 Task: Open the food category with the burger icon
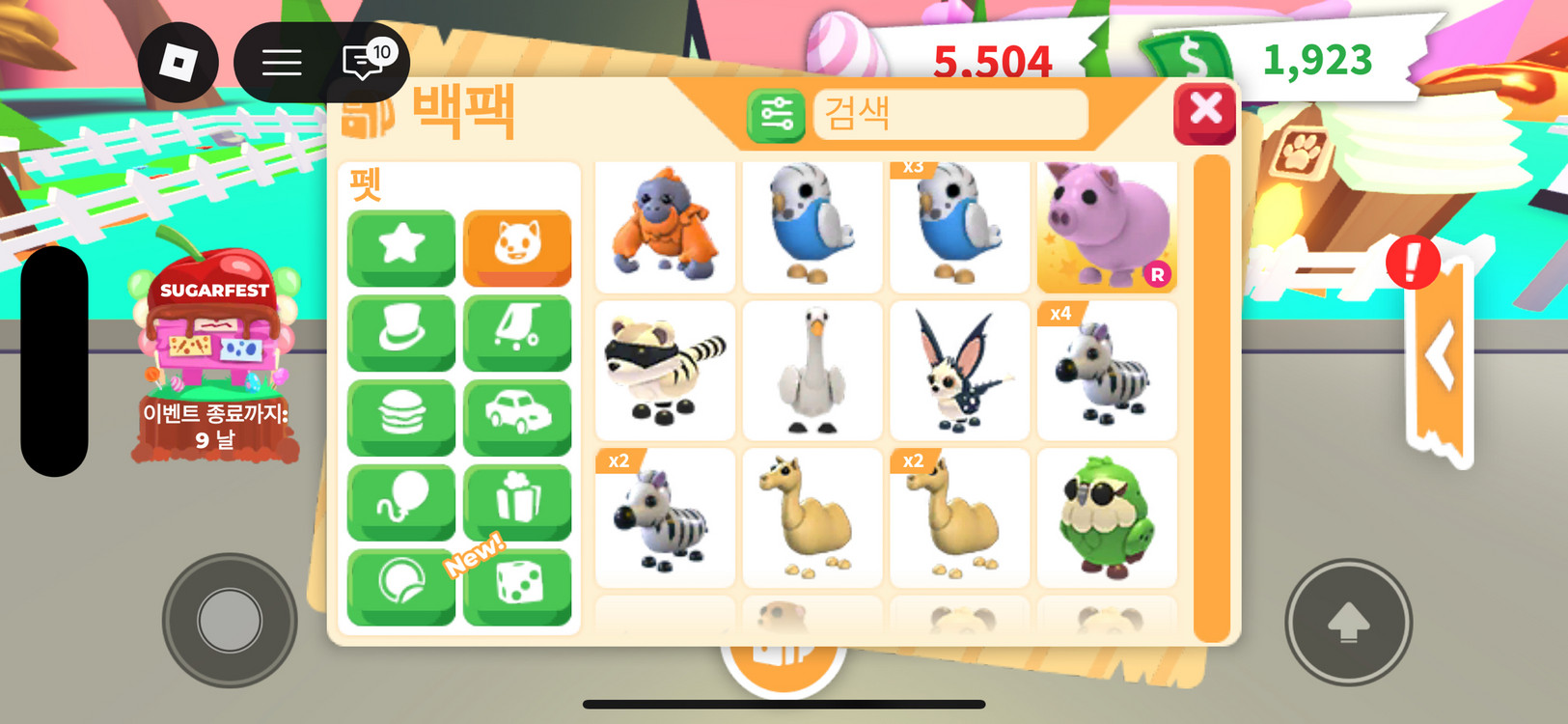pos(401,417)
